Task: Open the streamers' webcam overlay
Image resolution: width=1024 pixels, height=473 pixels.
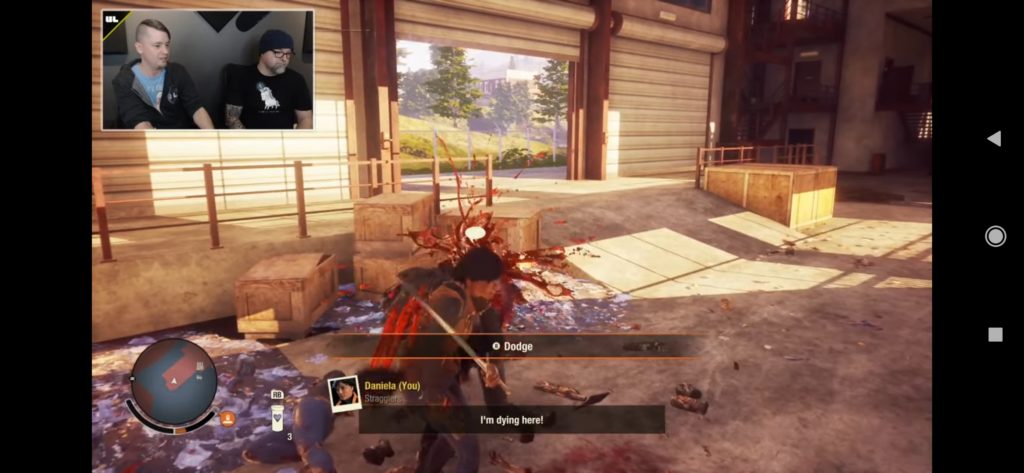Action: (x=207, y=70)
